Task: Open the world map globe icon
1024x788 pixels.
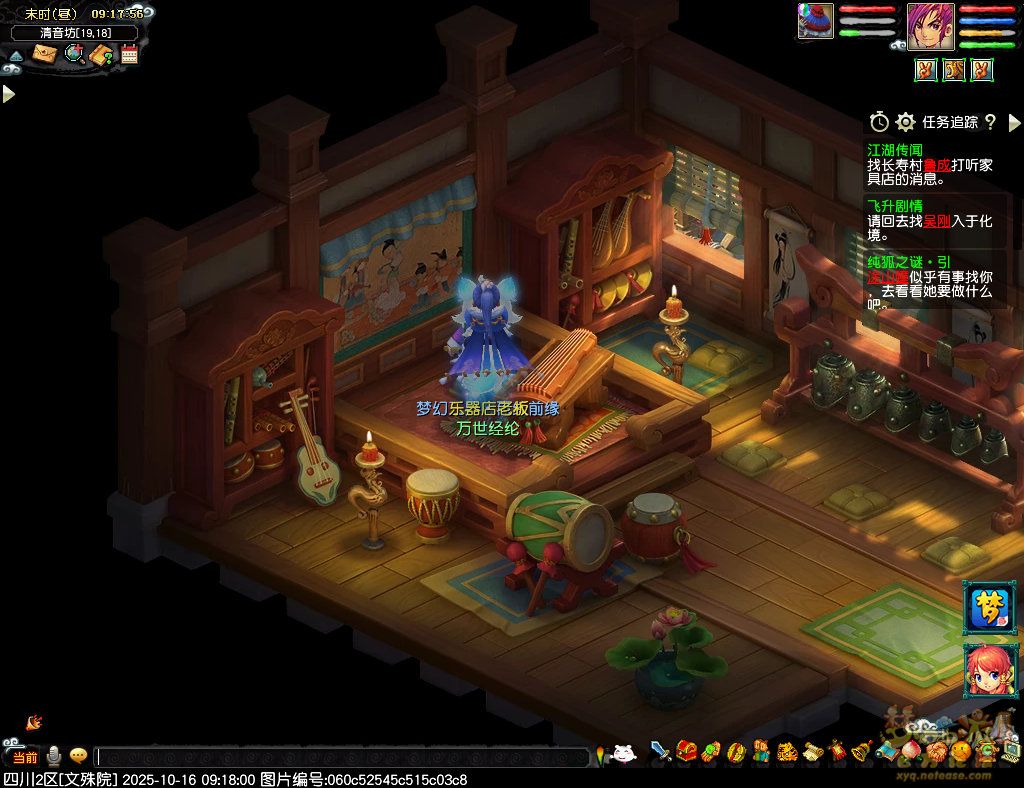Action: 74,54
